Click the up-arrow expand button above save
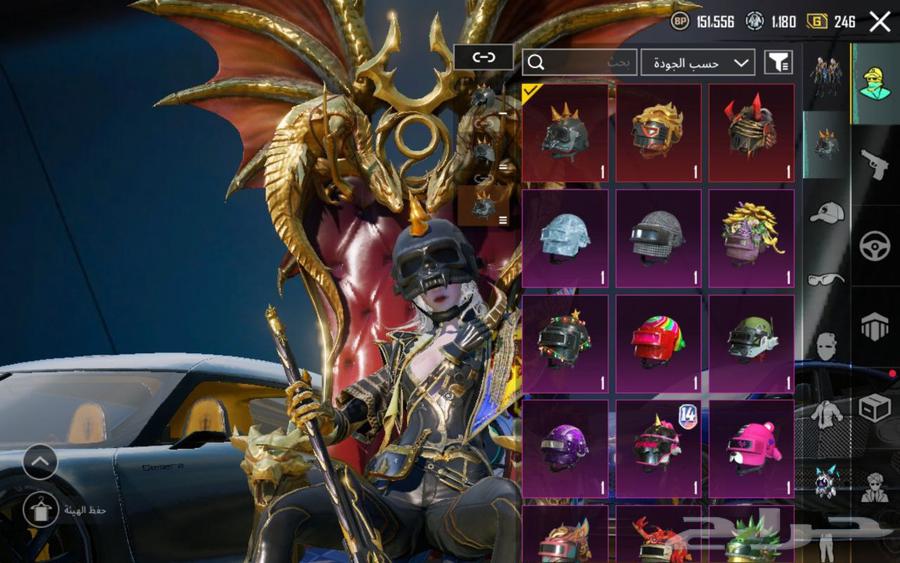This screenshot has height=563, width=900. [x=40, y=461]
